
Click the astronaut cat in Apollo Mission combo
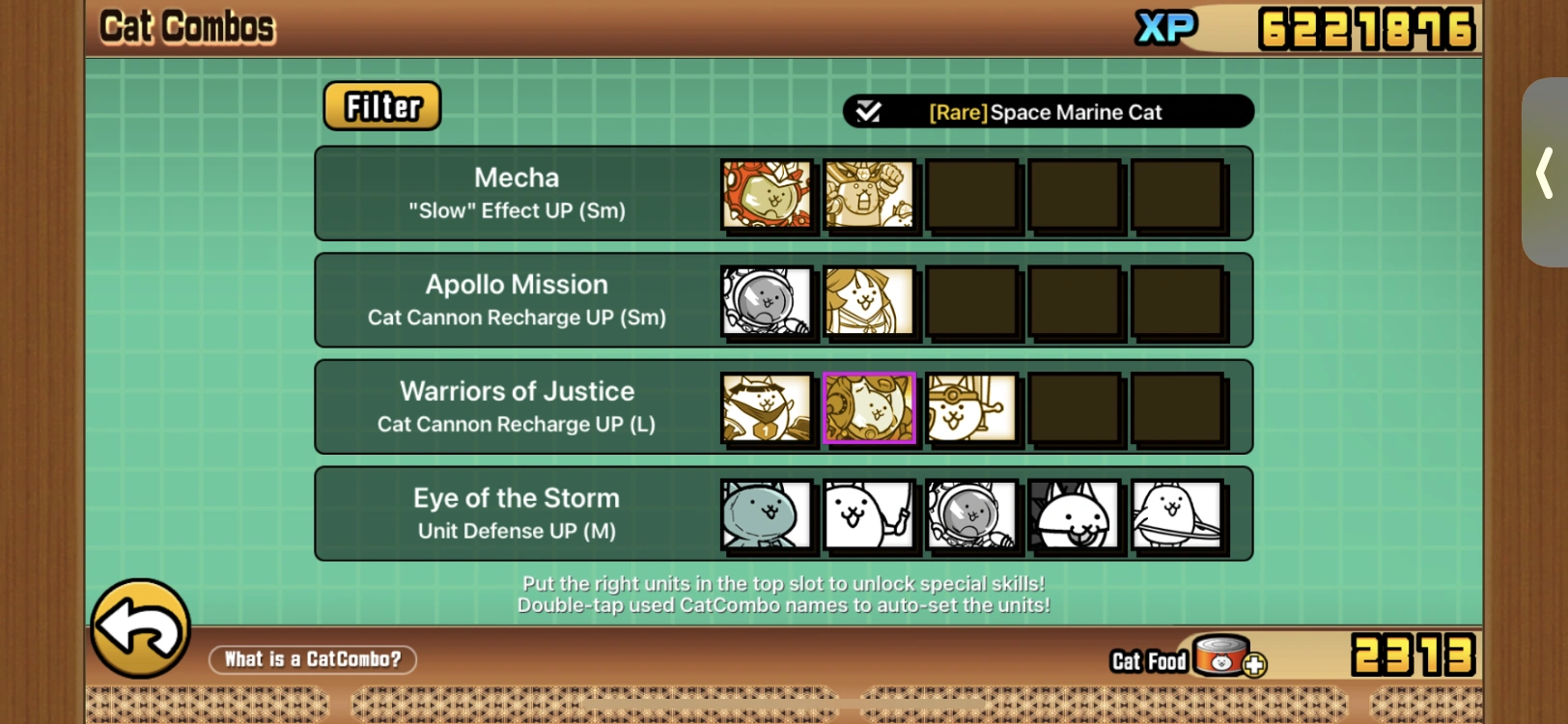click(766, 301)
